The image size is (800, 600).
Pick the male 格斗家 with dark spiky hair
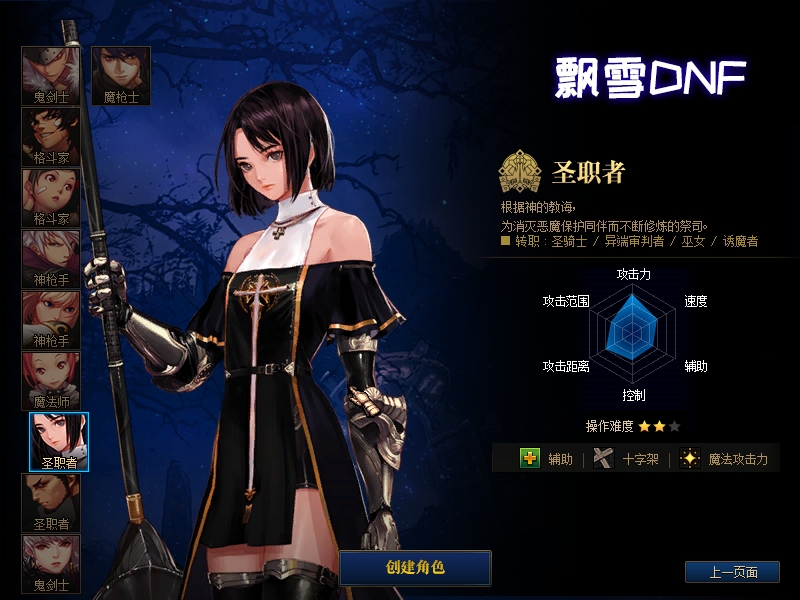[51, 136]
